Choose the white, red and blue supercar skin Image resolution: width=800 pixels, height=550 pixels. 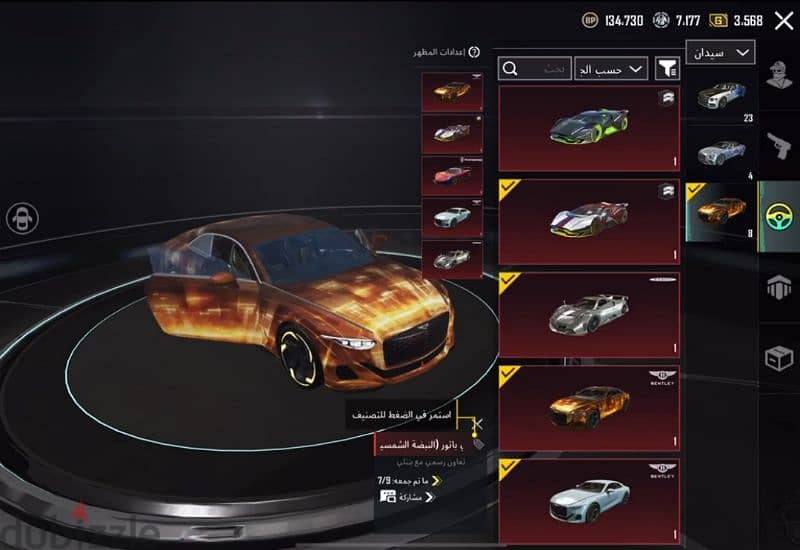click(589, 220)
